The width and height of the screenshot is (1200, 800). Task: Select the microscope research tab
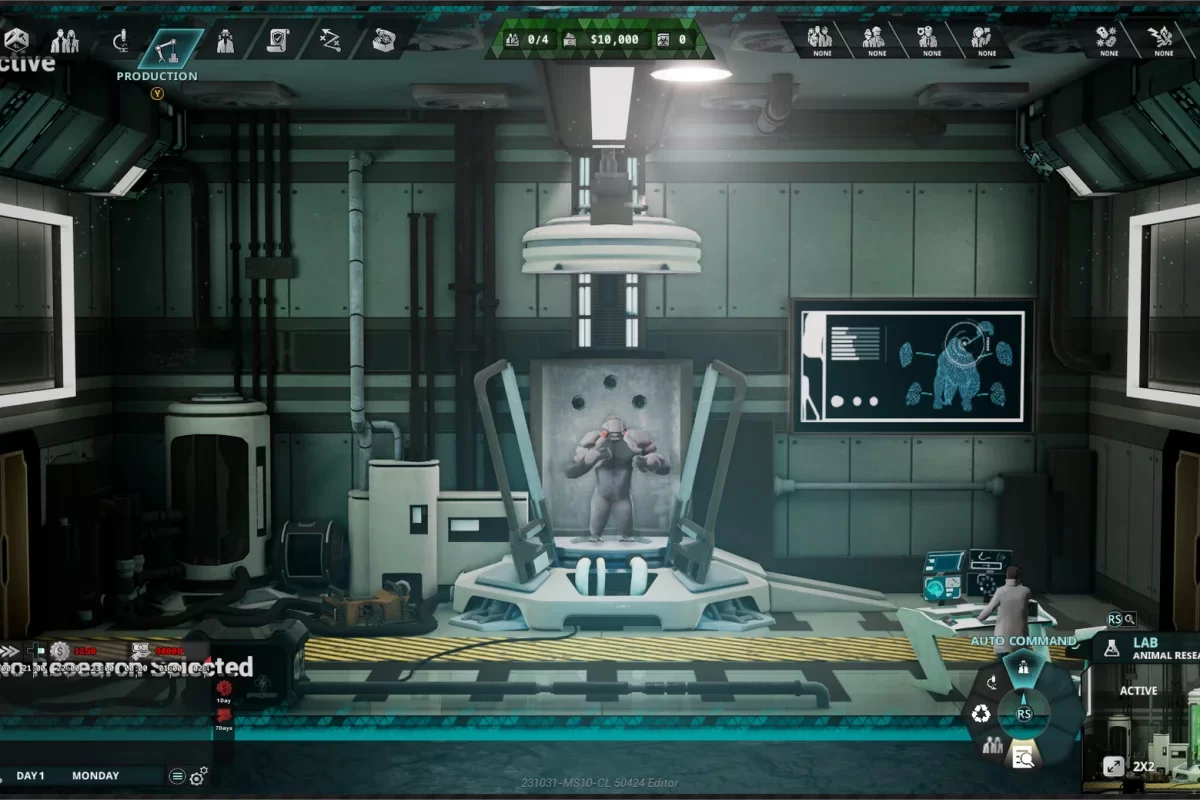pos(120,41)
